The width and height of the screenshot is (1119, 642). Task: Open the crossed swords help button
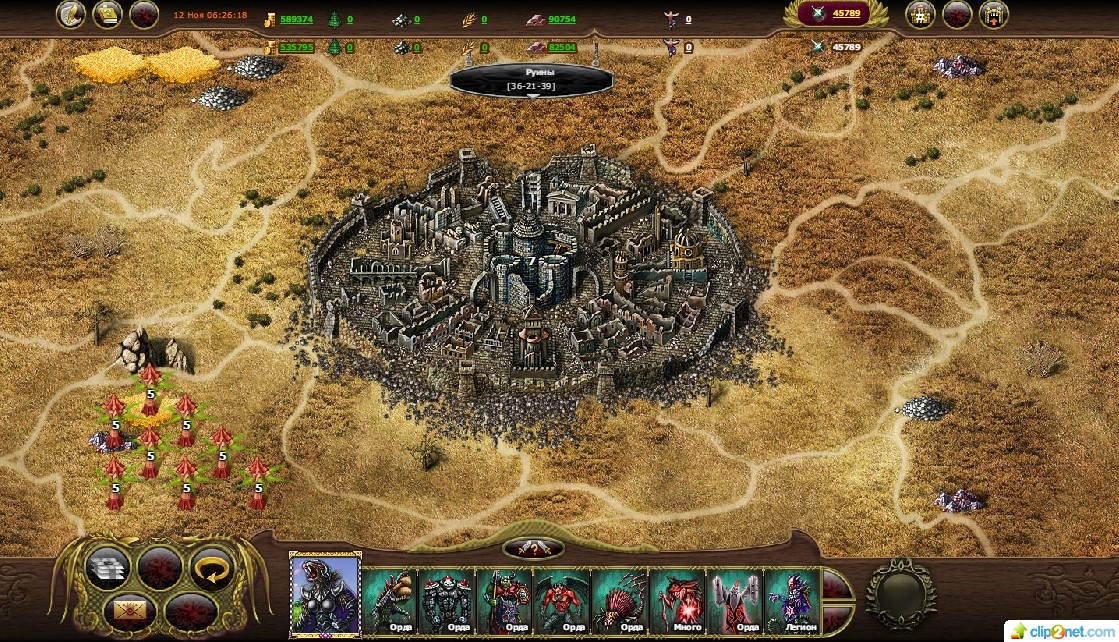(x=533, y=548)
